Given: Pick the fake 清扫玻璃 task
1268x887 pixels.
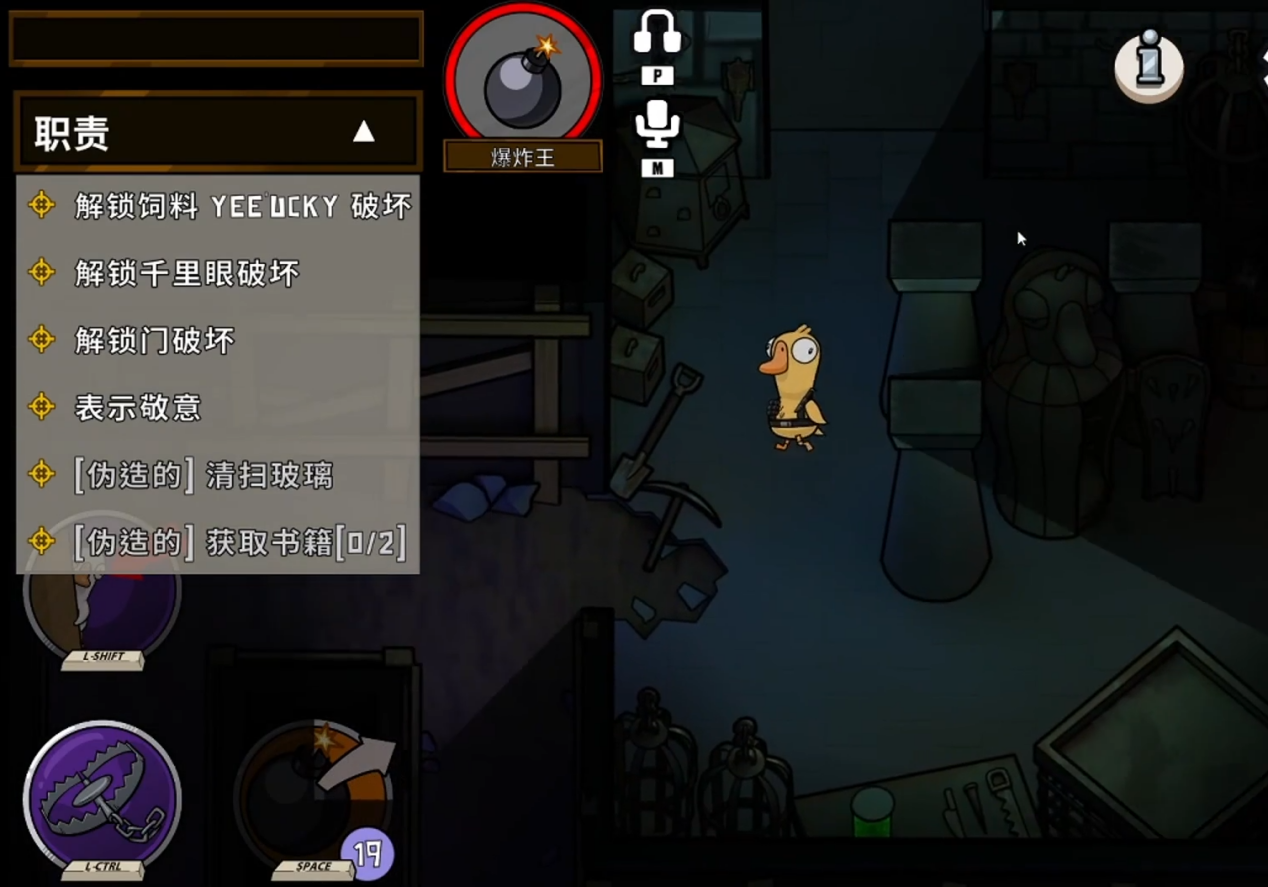Looking at the screenshot, I should click(x=203, y=475).
